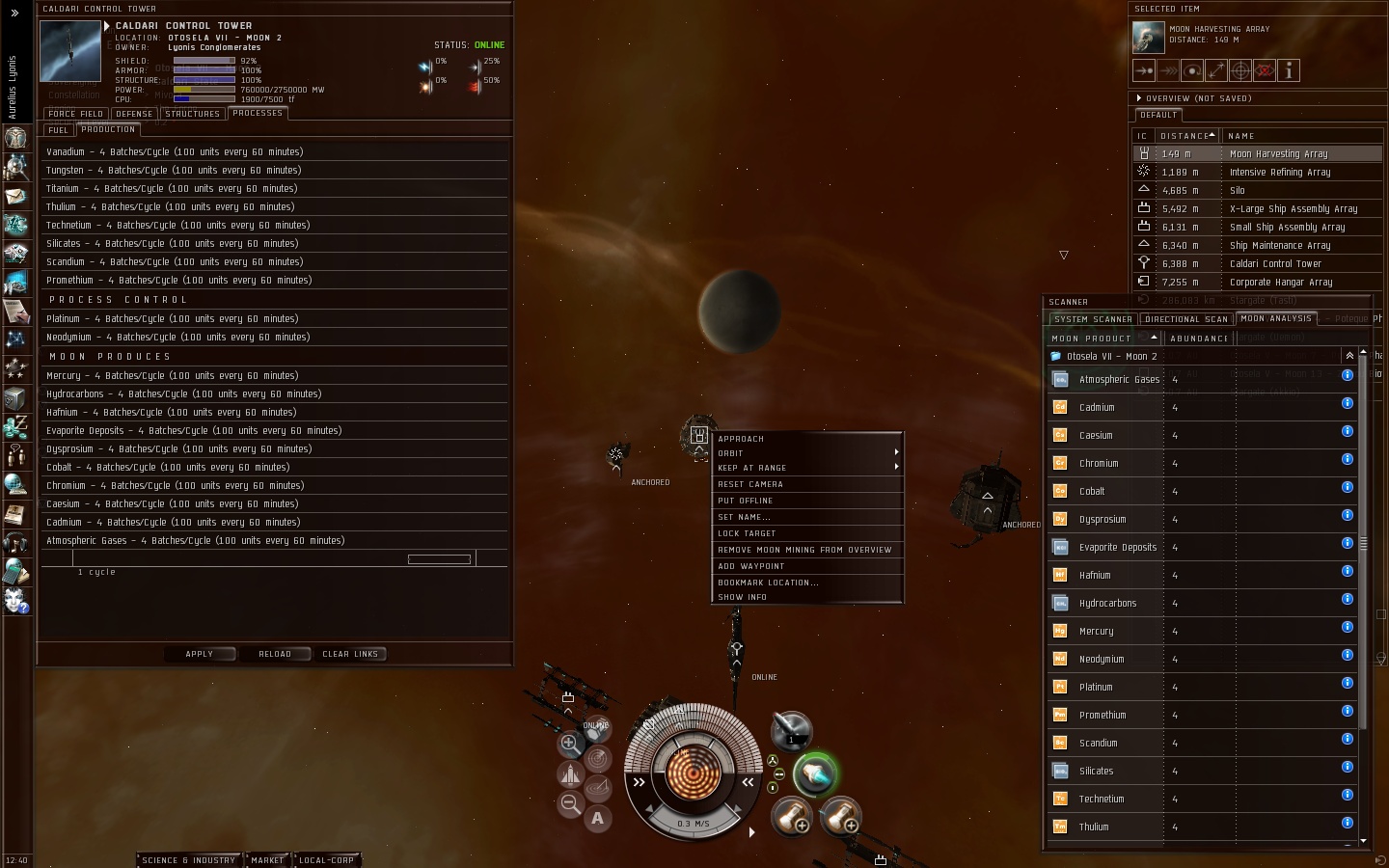Image resolution: width=1389 pixels, height=868 pixels.
Task: Select Silo row in the overview
Action: (1238, 191)
